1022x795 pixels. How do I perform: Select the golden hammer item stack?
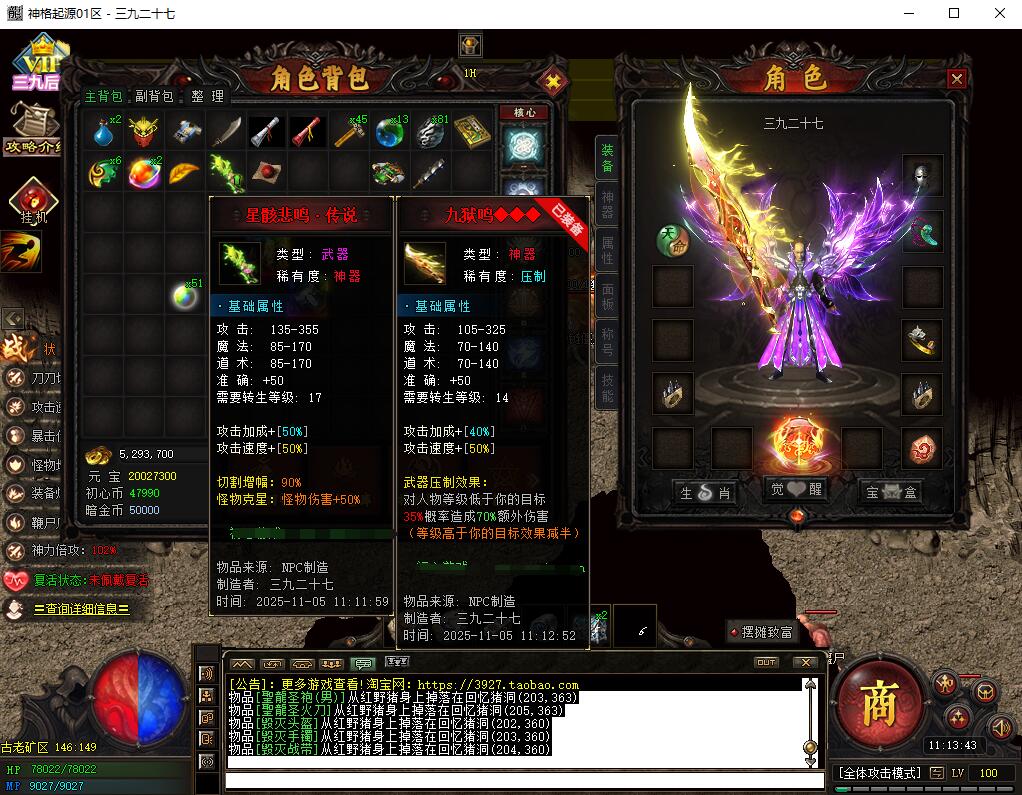click(350, 131)
